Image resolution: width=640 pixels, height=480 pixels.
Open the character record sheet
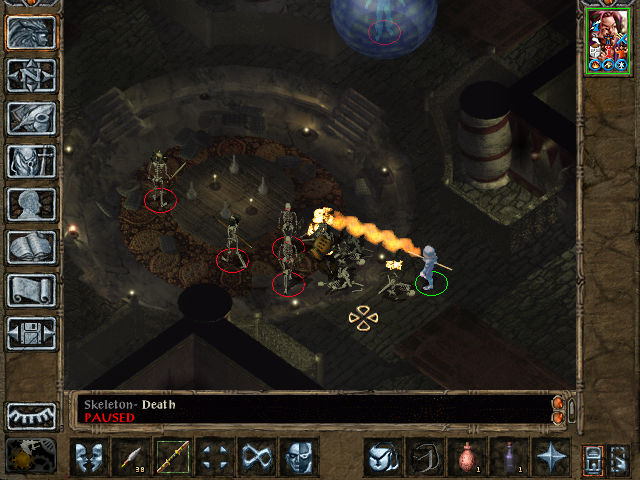(x=31, y=204)
